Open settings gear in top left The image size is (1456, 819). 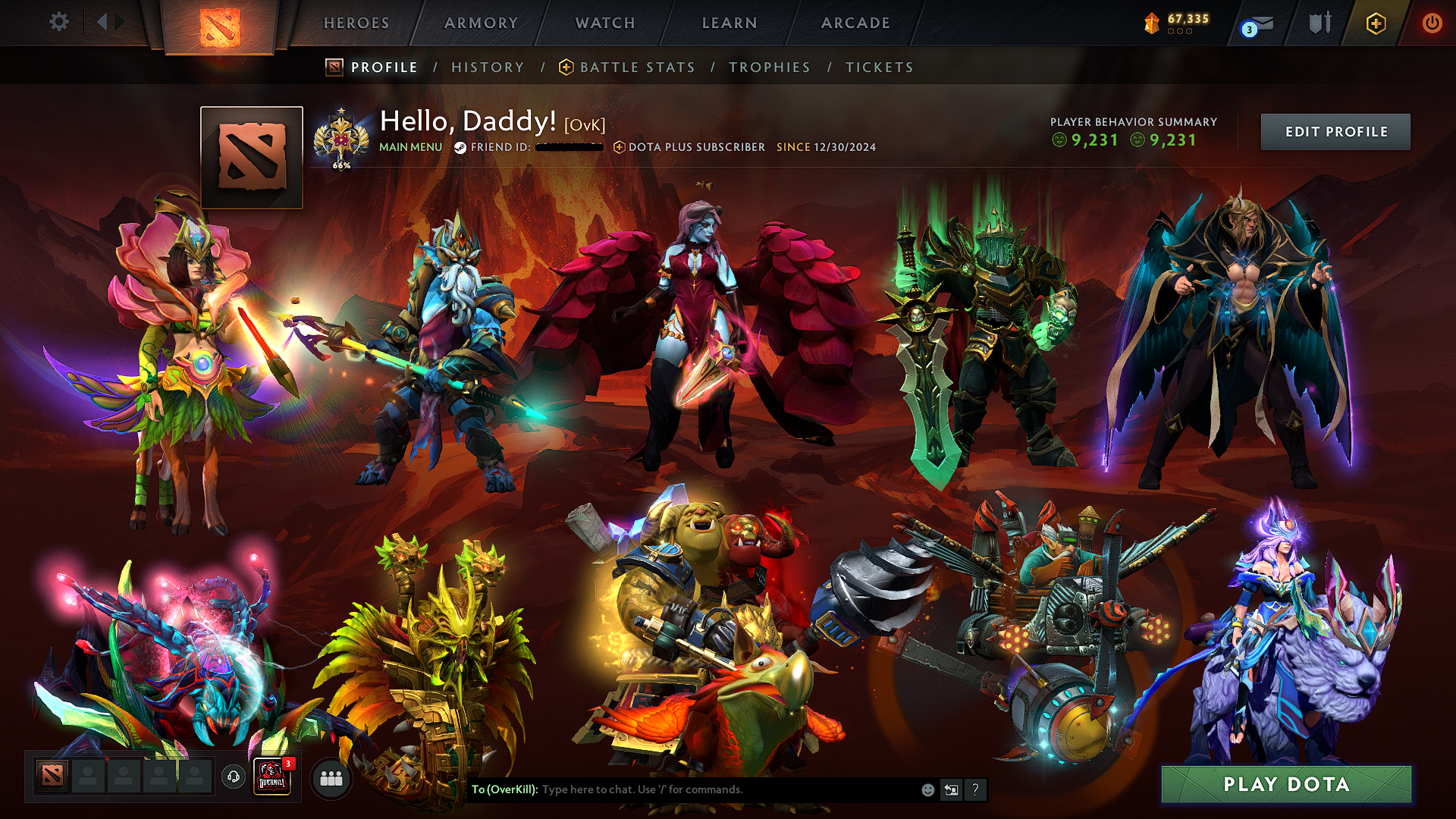[x=59, y=22]
